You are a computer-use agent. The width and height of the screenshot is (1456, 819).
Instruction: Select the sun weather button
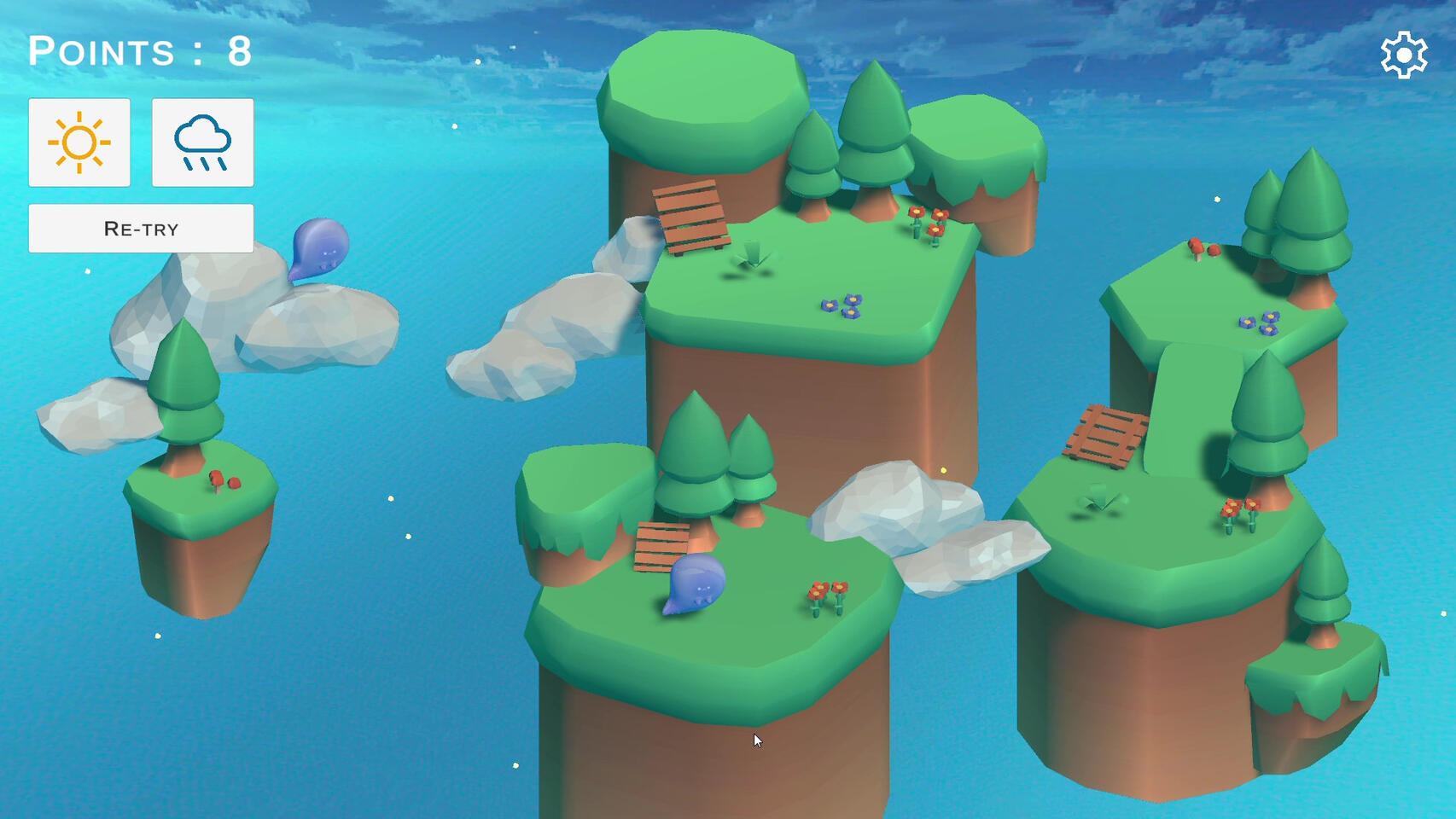(x=79, y=142)
